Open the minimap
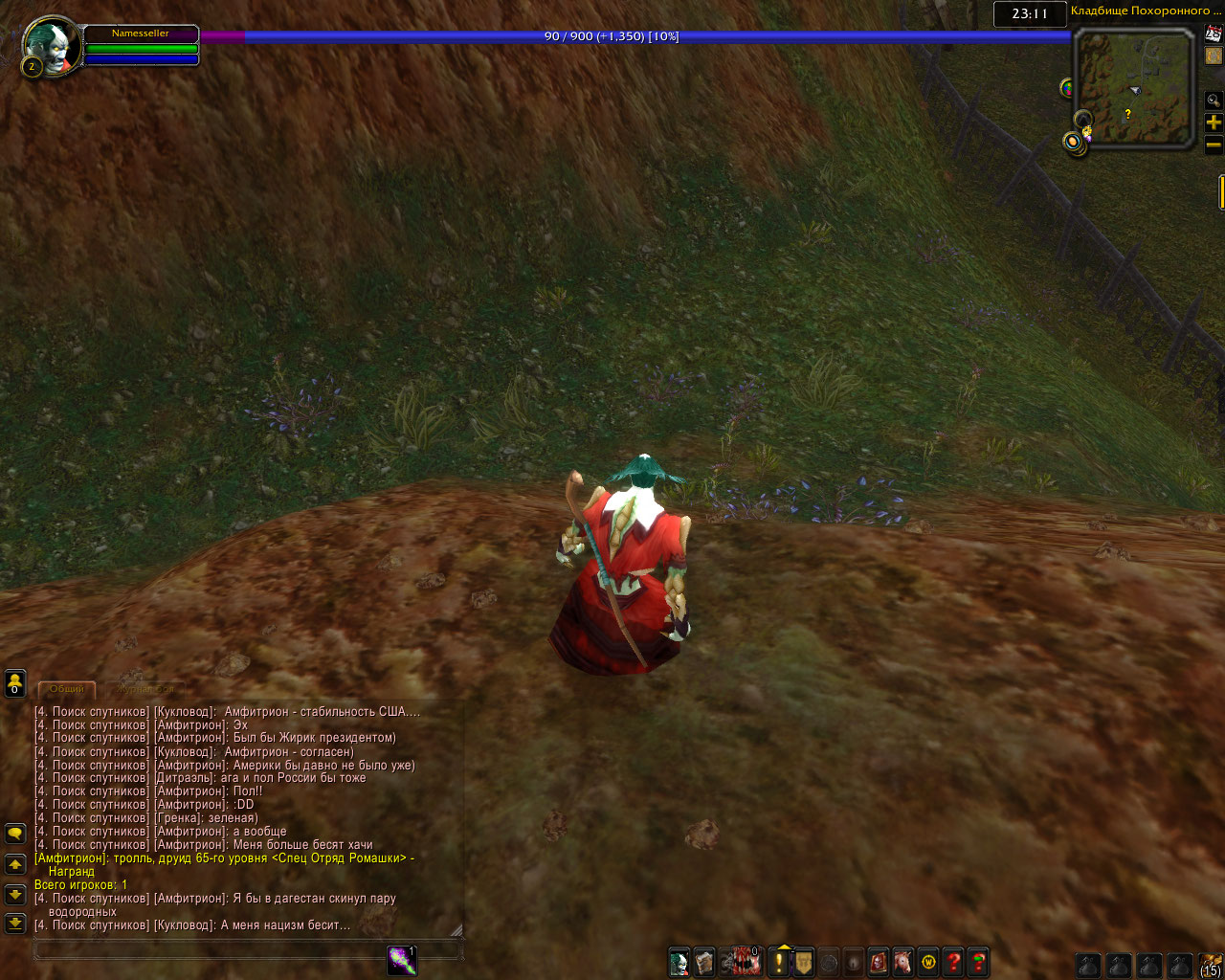Screen dimensions: 1225x980 [x=1134, y=87]
